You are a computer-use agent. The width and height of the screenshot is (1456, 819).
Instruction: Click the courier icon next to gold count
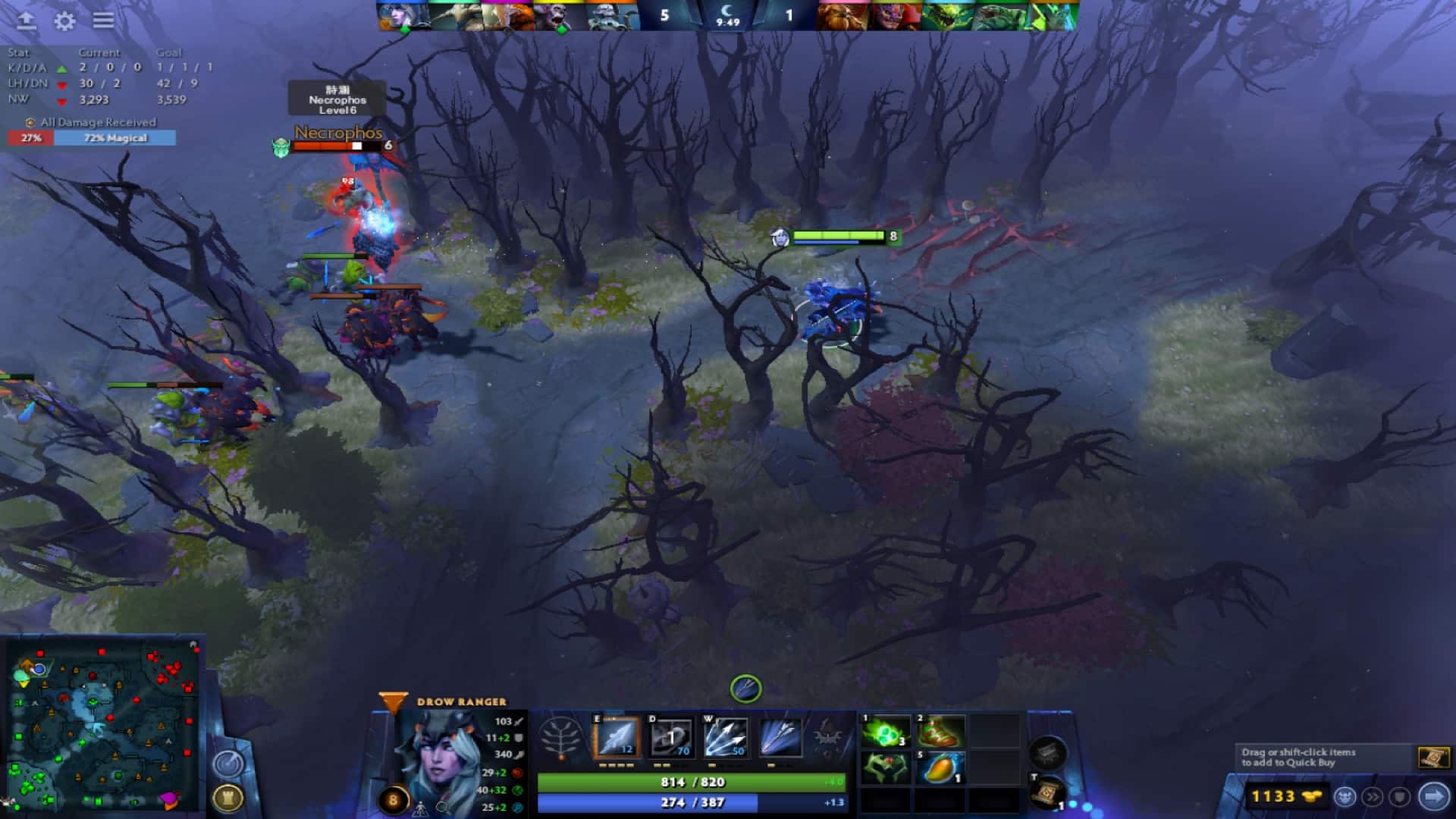point(1345,796)
